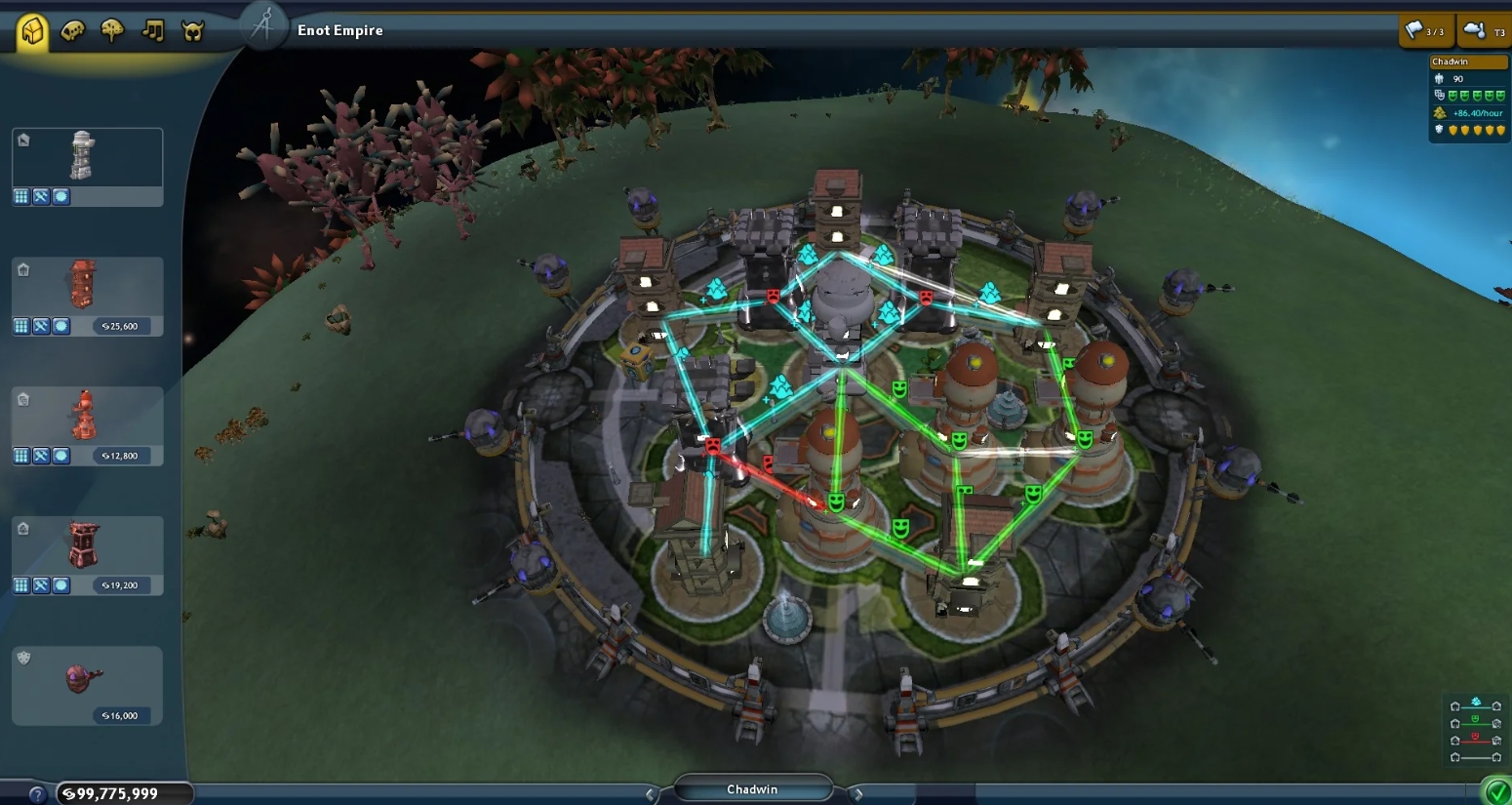Toggle the red unhappiness link legend entry
1512x805 pixels.
pos(1473,739)
